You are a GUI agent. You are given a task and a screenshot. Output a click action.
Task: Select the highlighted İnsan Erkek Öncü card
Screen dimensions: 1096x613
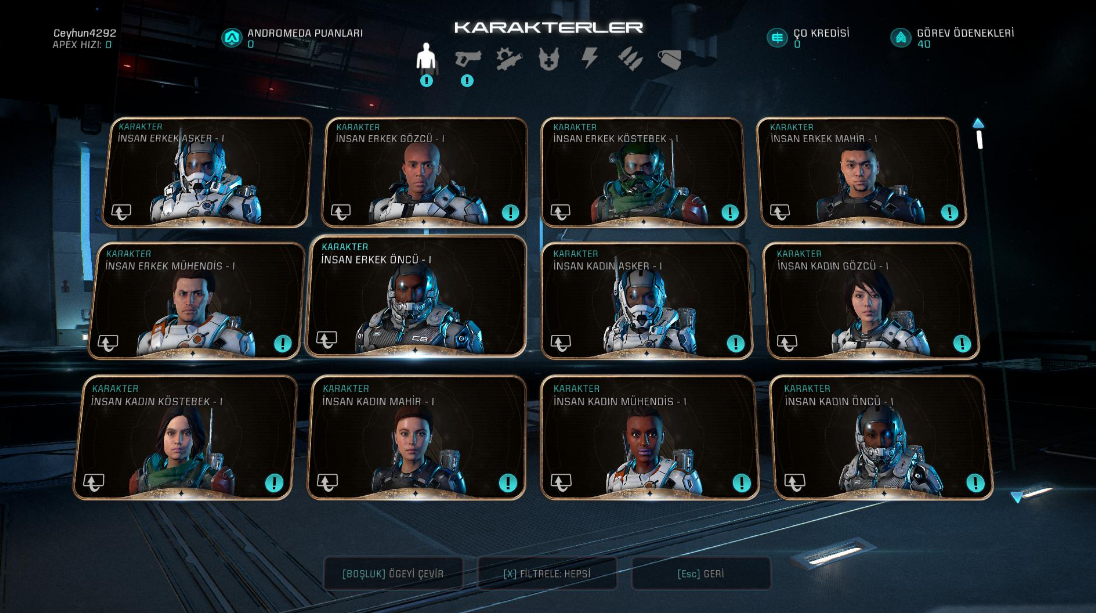click(417, 297)
